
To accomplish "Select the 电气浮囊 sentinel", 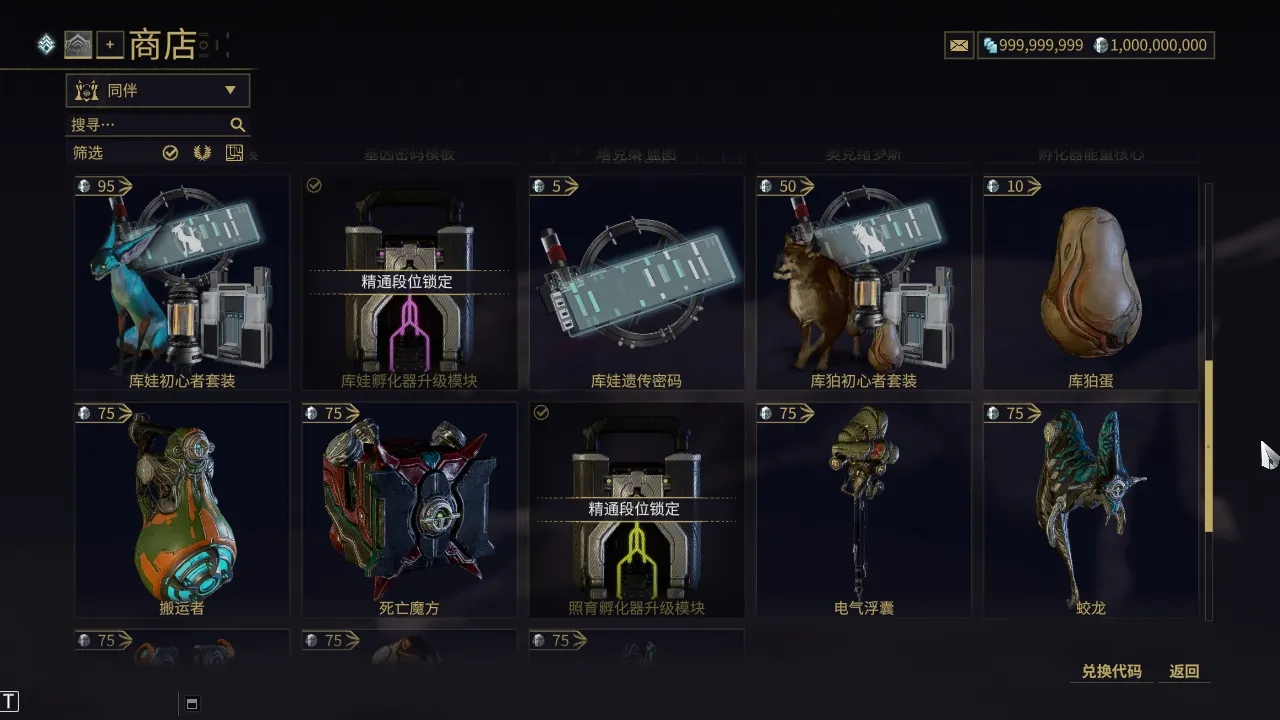I will click(863, 510).
